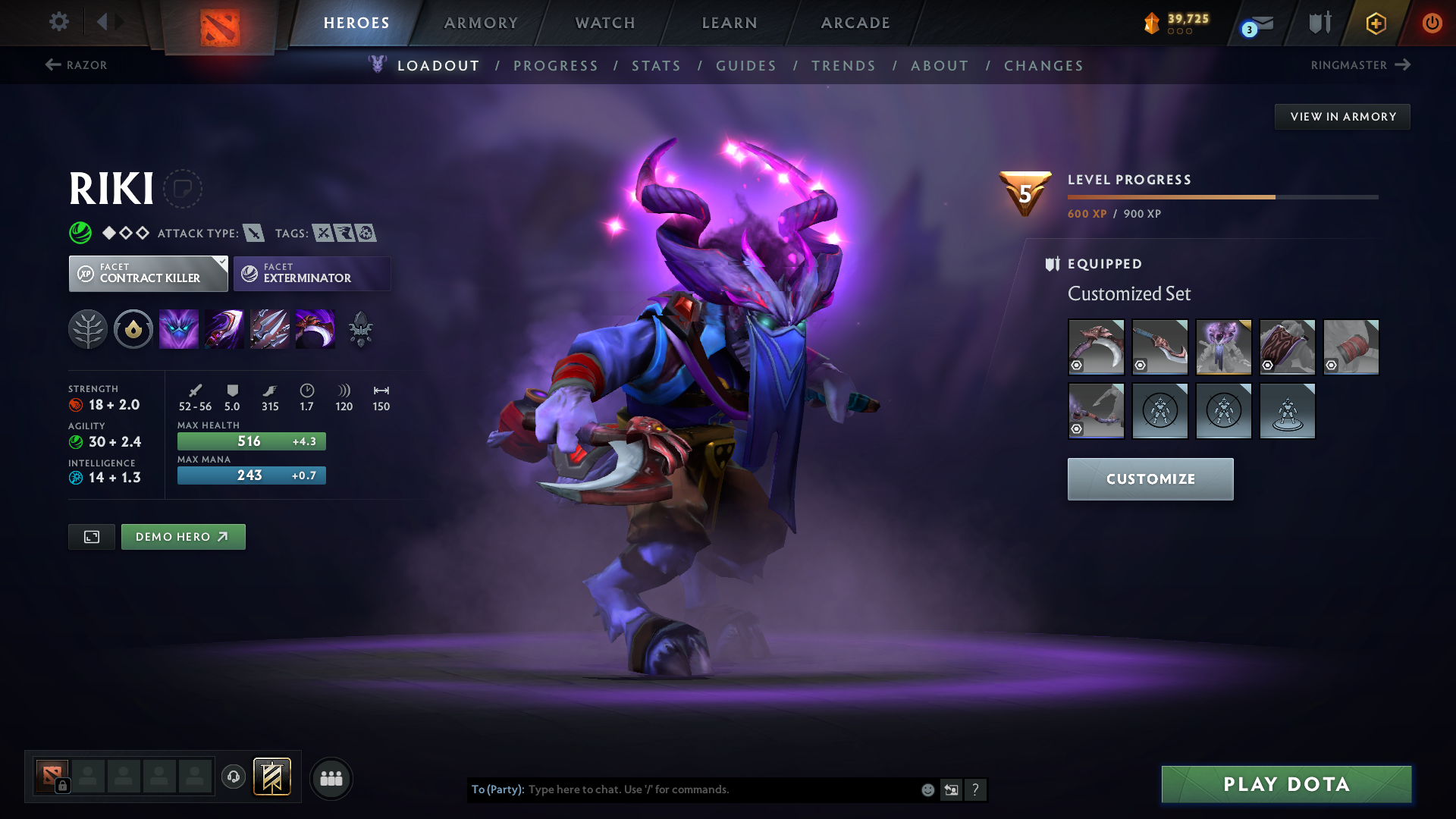Open the ARCADE menu item
The height and width of the screenshot is (819, 1456).
(x=854, y=23)
